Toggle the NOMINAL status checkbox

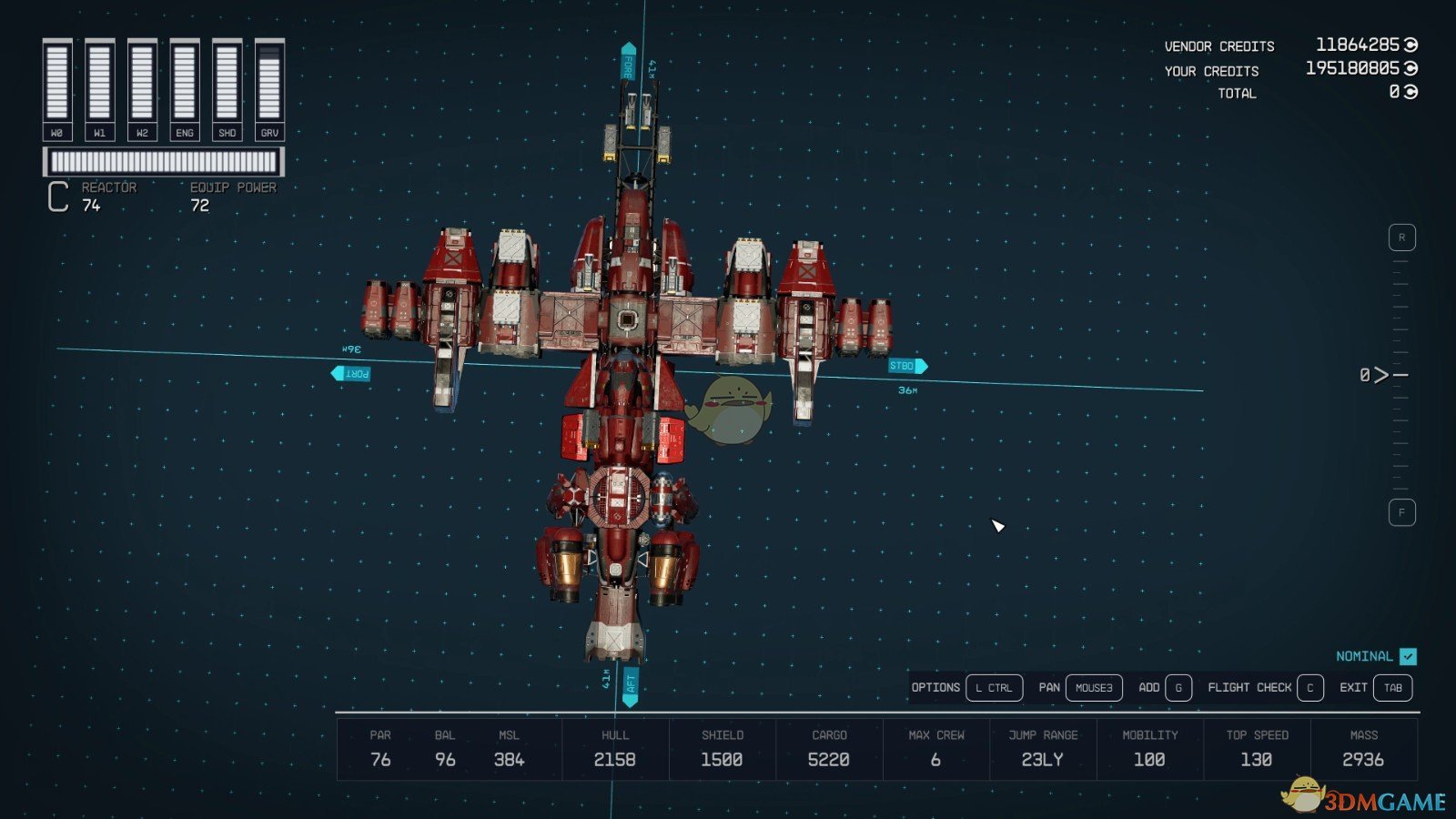click(x=1408, y=655)
